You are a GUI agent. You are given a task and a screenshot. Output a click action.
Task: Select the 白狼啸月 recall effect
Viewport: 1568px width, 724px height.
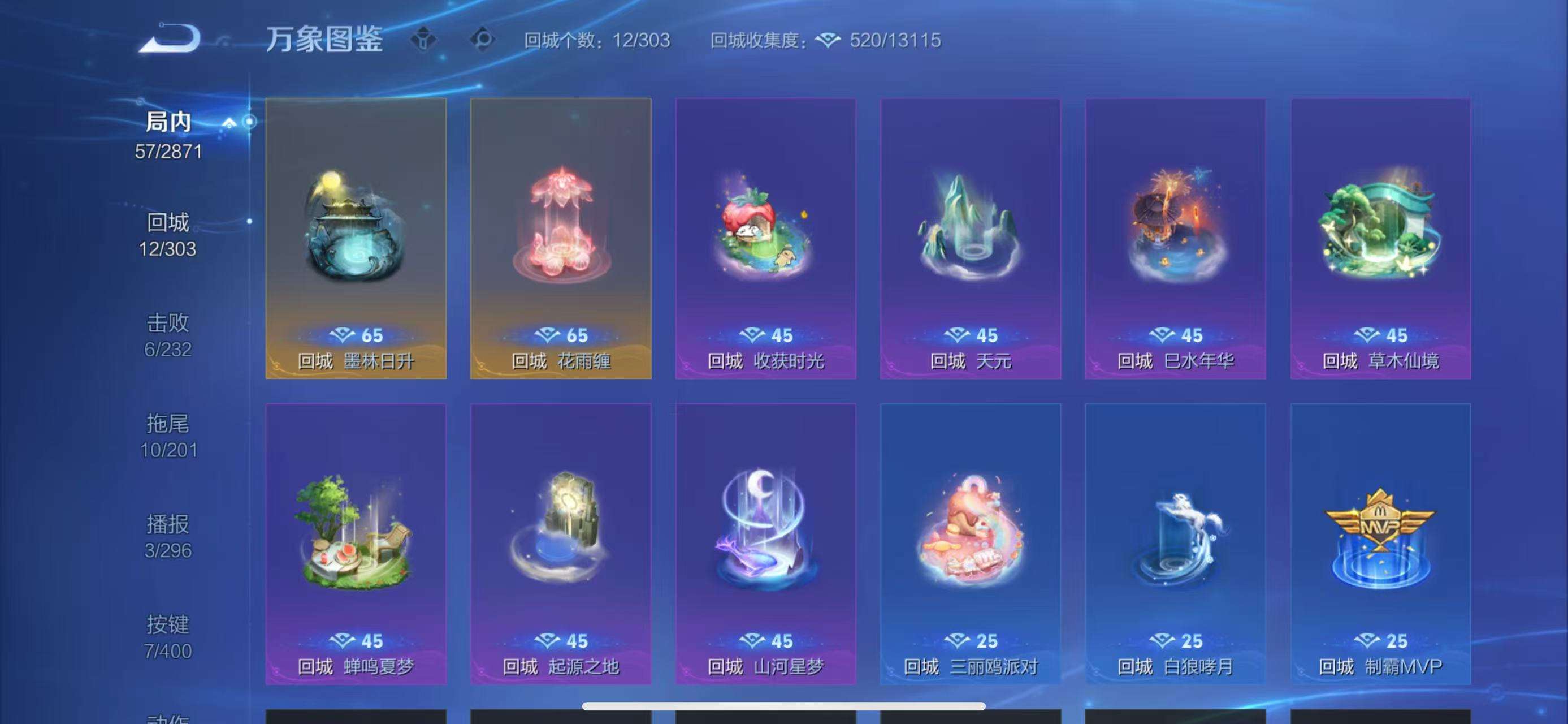(1175, 542)
